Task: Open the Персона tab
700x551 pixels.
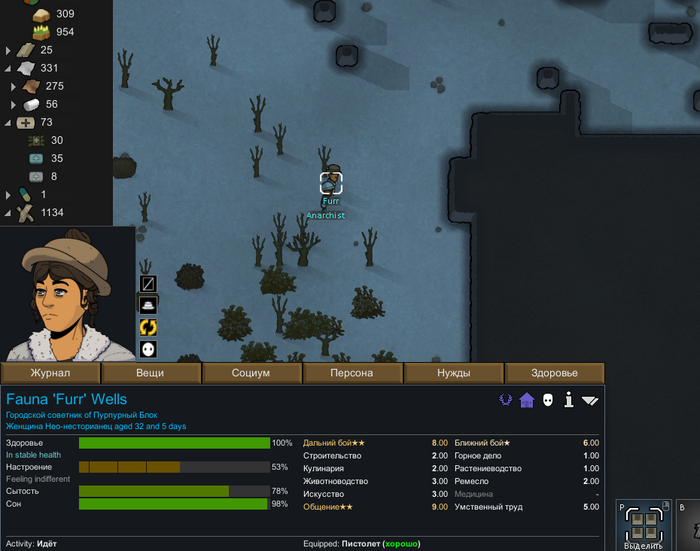Action: 352,373
